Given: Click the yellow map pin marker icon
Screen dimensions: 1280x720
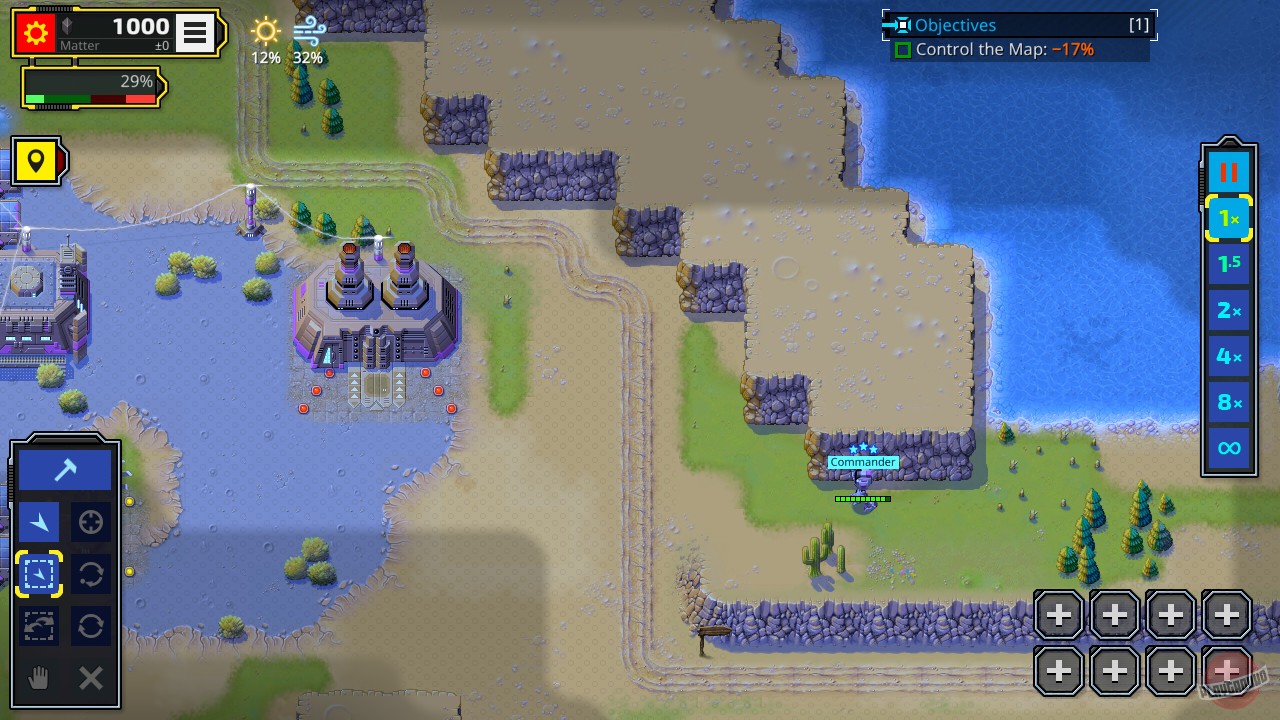Looking at the screenshot, I should [37, 161].
